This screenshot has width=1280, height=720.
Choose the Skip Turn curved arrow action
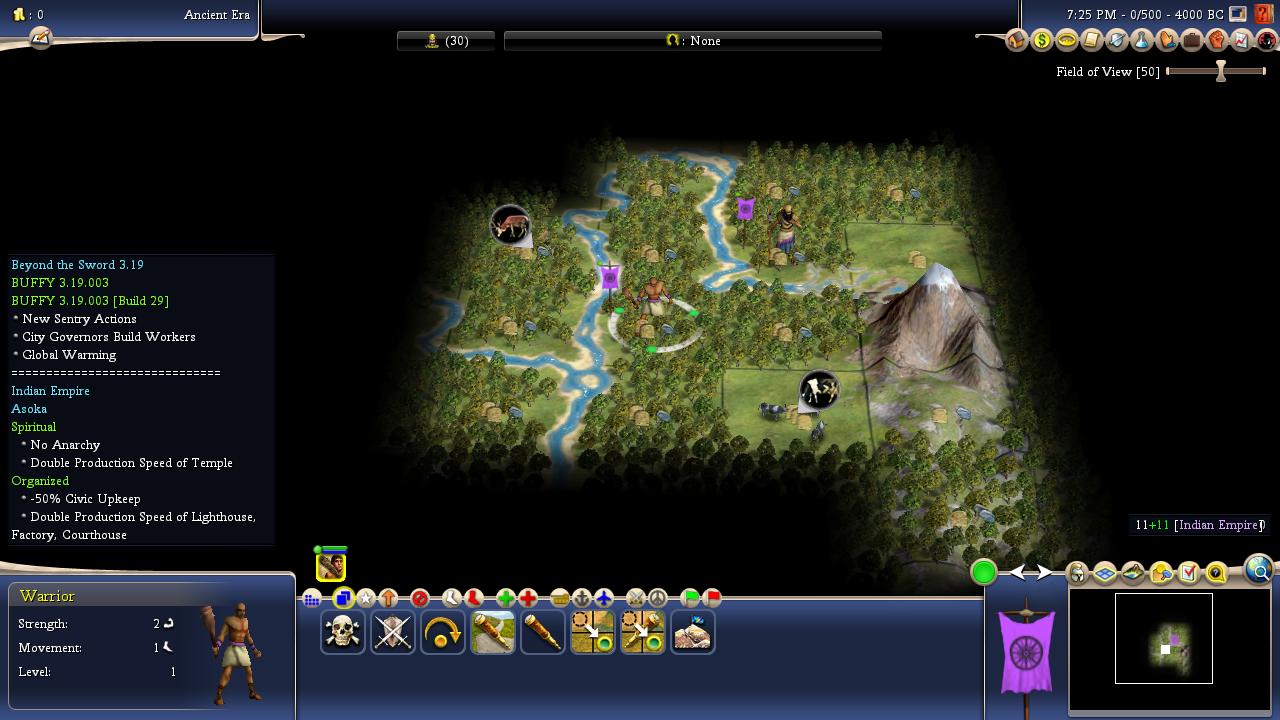coord(443,632)
